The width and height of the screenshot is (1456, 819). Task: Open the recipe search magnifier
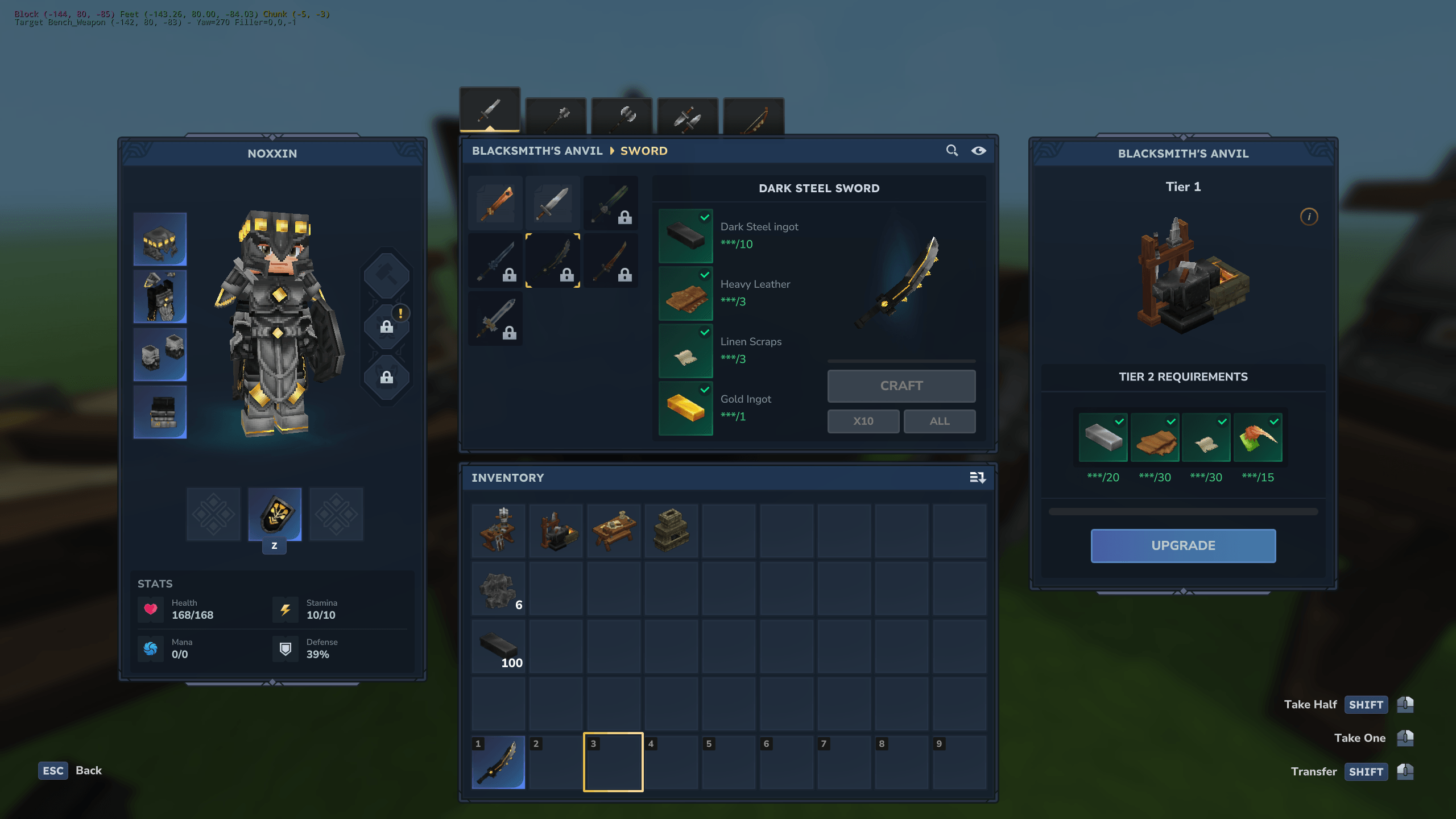click(952, 150)
